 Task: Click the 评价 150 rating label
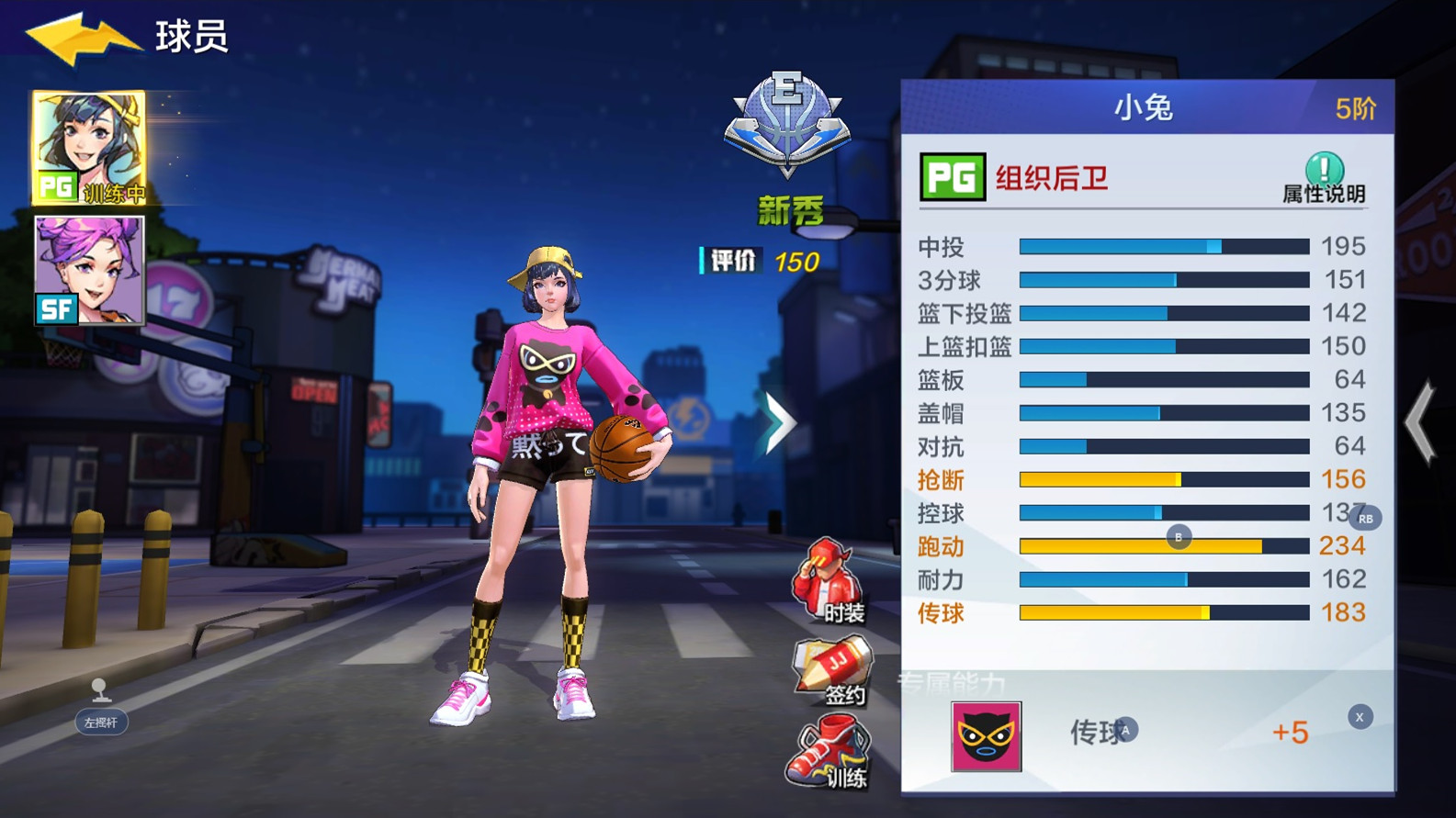tap(758, 262)
